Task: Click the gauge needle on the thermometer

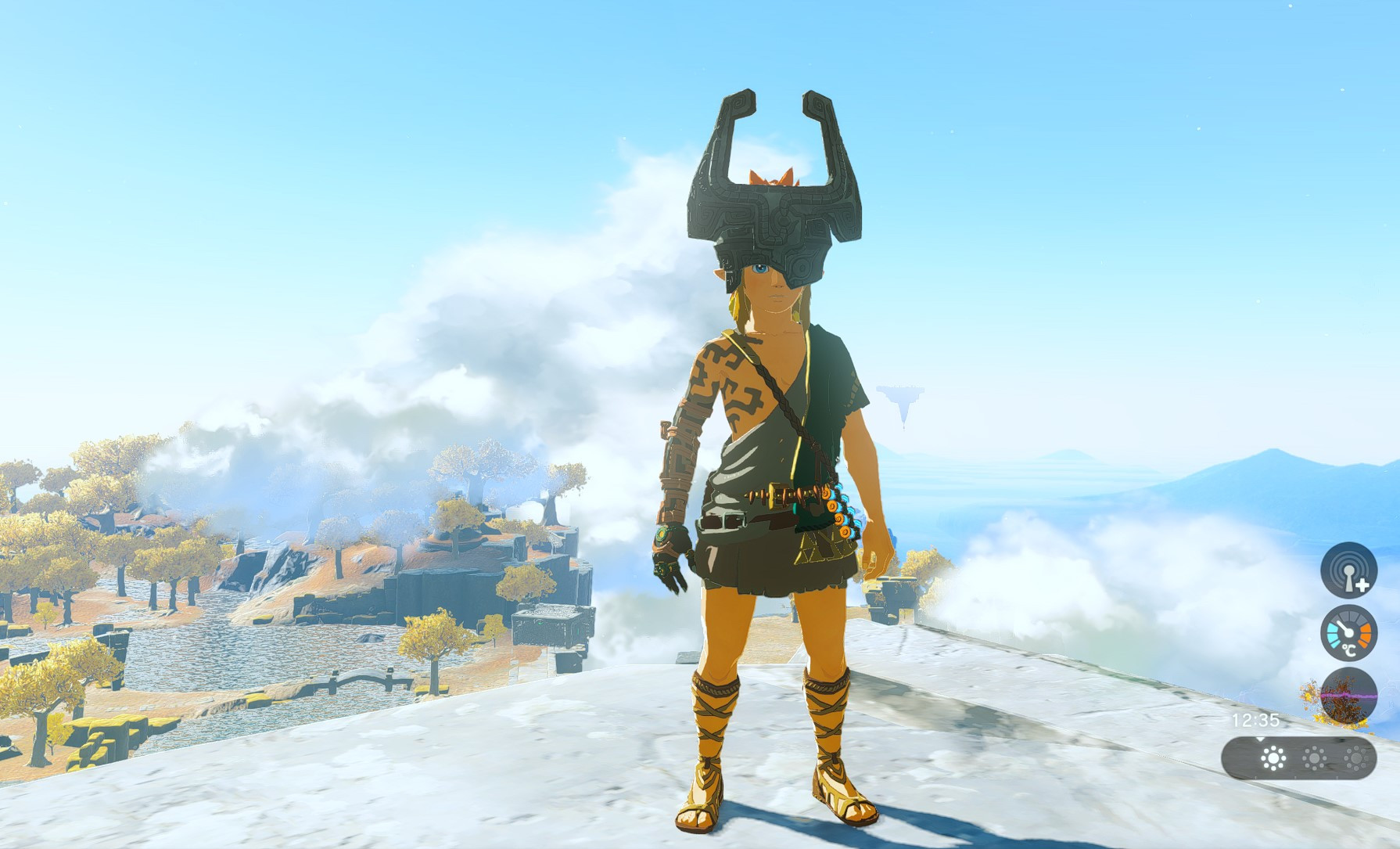Action: pos(1344,628)
